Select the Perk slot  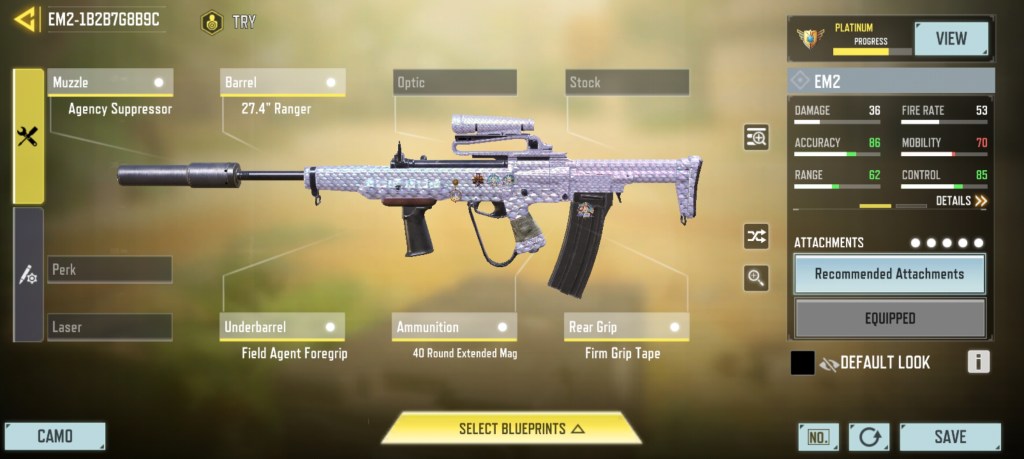109,269
